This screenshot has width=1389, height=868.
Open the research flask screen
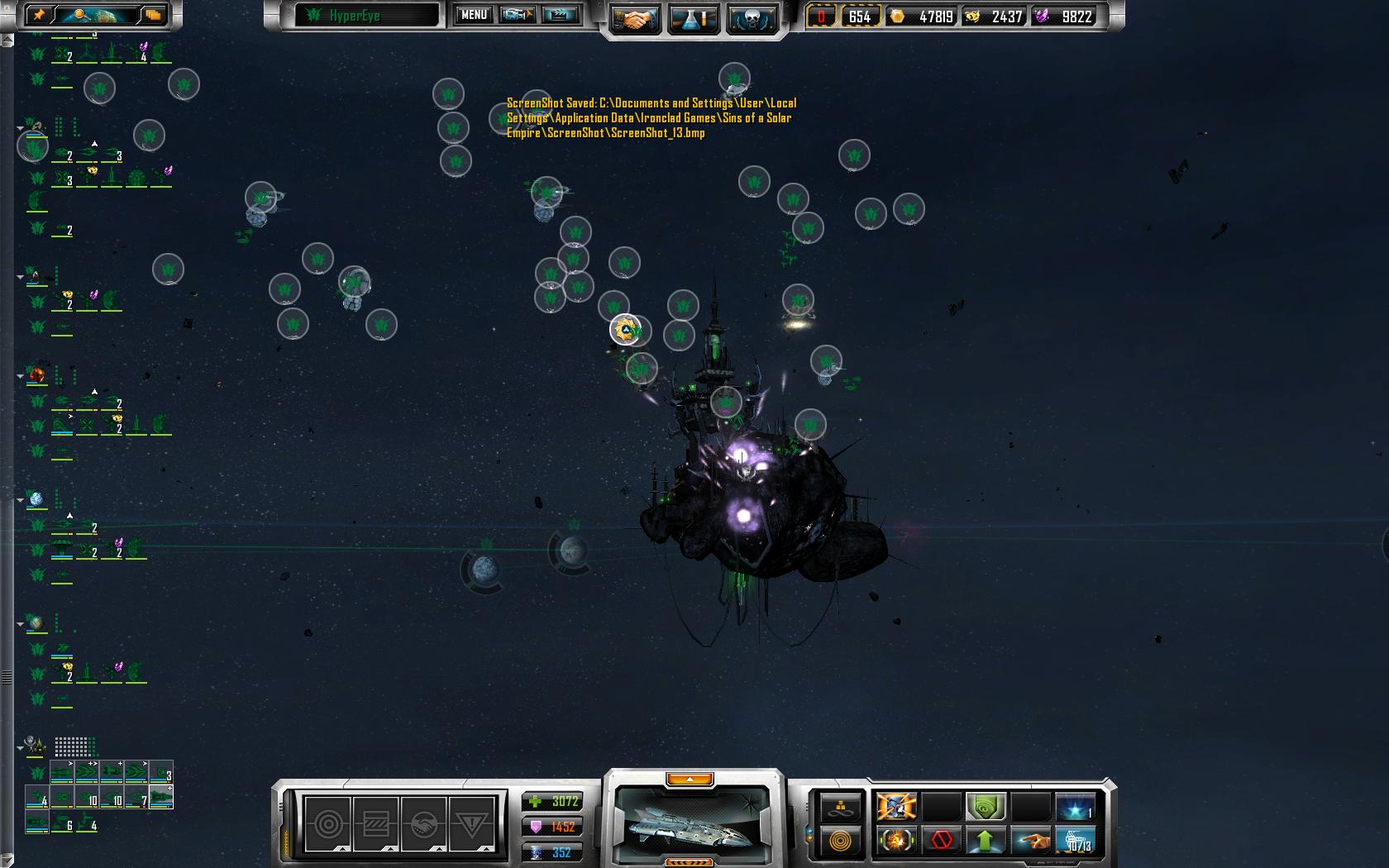(x=693, y=20)
